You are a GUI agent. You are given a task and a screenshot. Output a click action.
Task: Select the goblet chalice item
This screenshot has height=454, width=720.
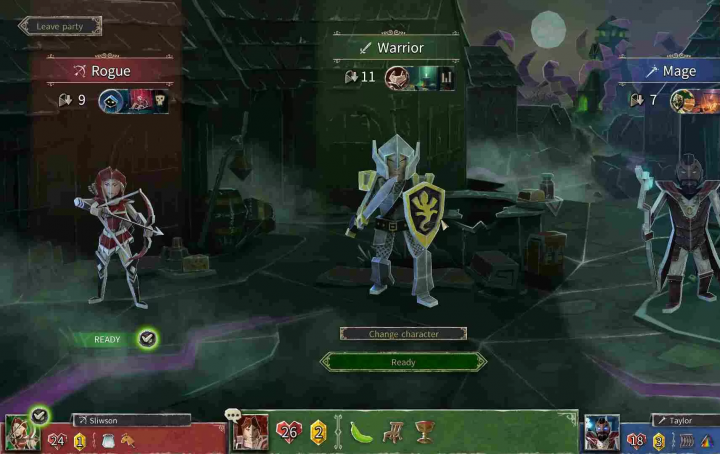coord(424,432)
